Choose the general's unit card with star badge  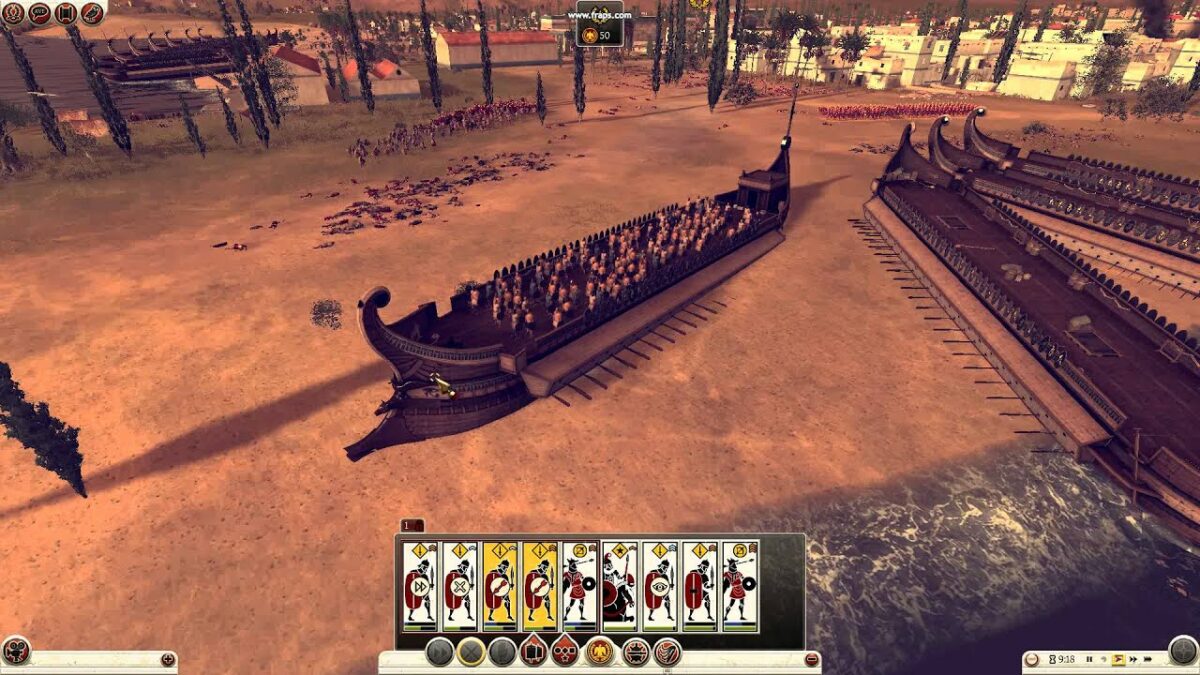pyautogui.click(x=619, y=586)
